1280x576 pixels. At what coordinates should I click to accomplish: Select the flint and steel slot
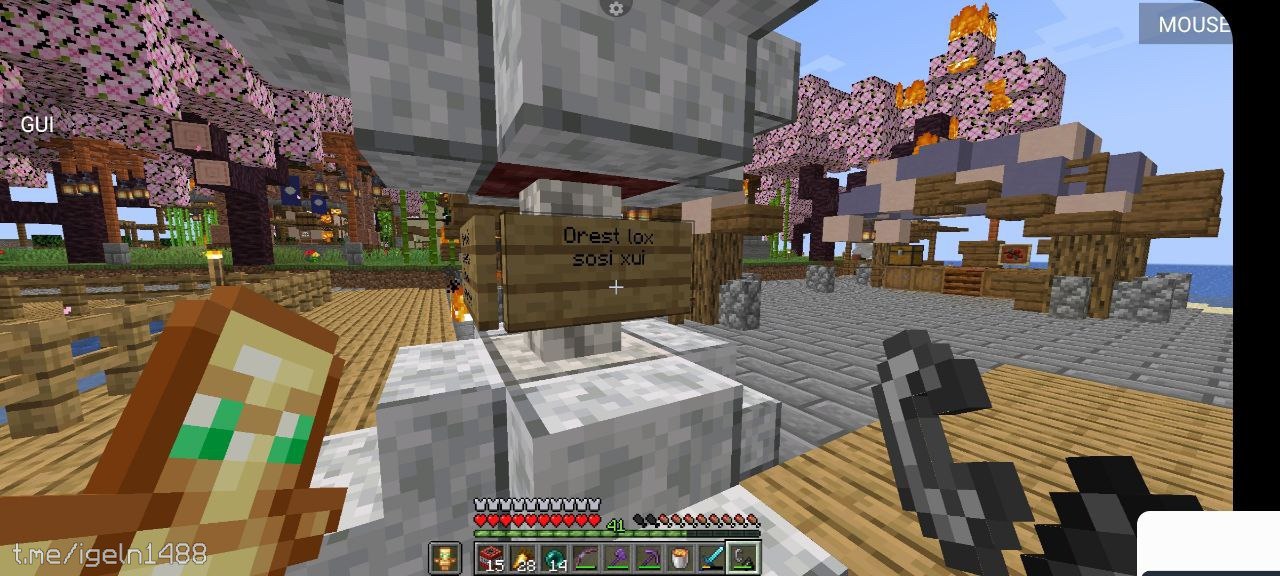(742, 556)
